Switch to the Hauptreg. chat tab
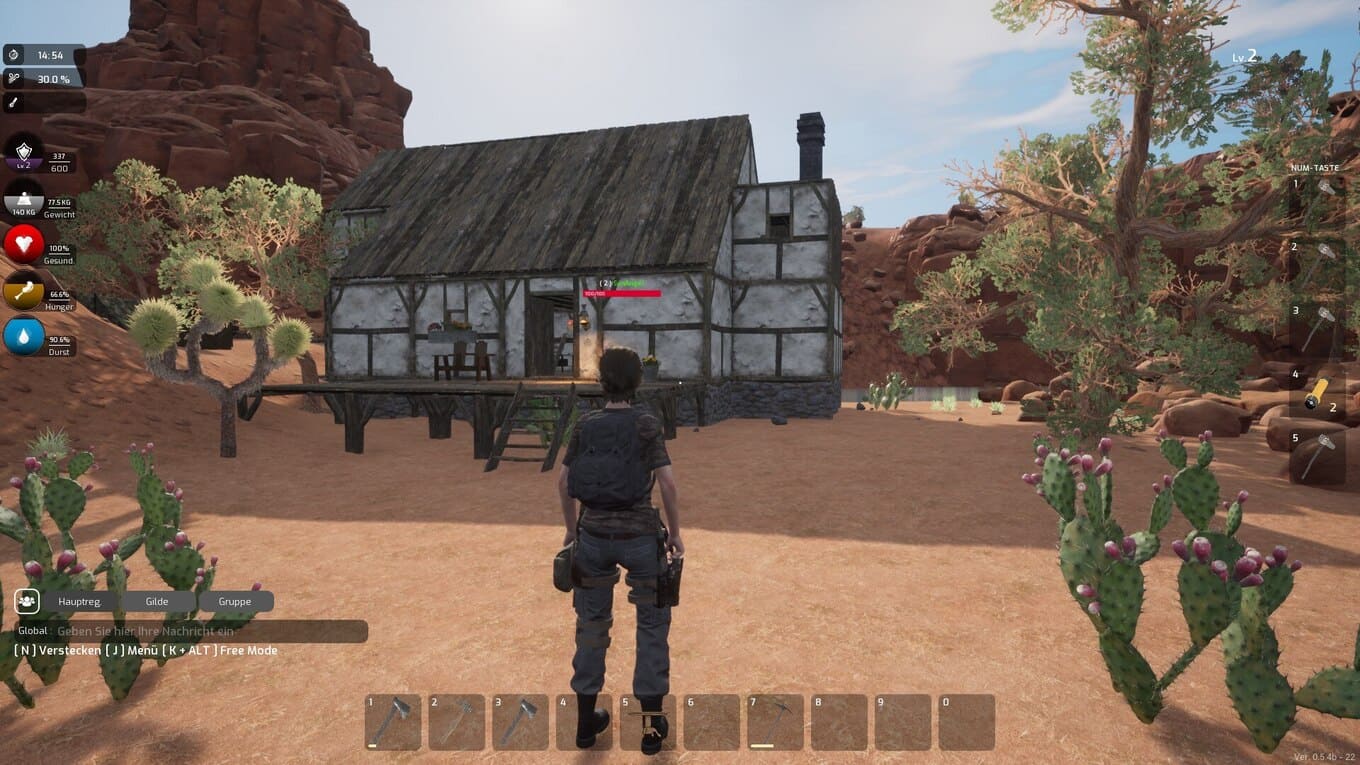This screenshot has width=1360, height=765. 79,602
